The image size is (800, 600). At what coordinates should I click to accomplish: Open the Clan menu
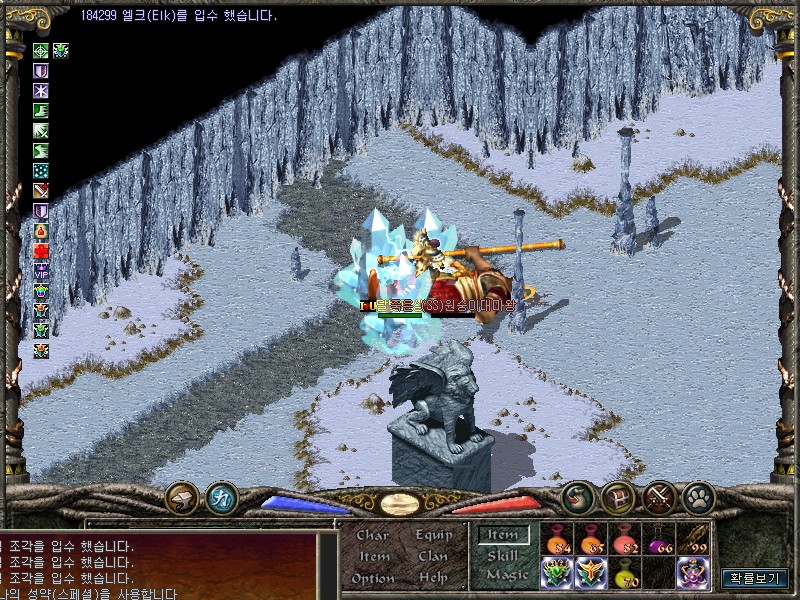pyautogui.click(x=433, y=557)
